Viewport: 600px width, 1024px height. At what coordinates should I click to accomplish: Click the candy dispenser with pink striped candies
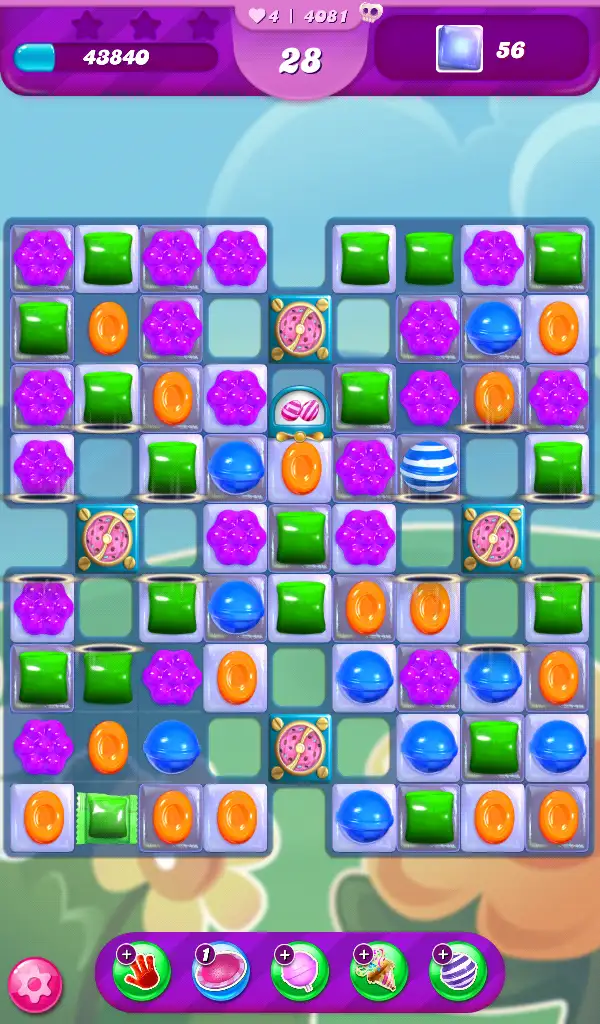[300, 413]
